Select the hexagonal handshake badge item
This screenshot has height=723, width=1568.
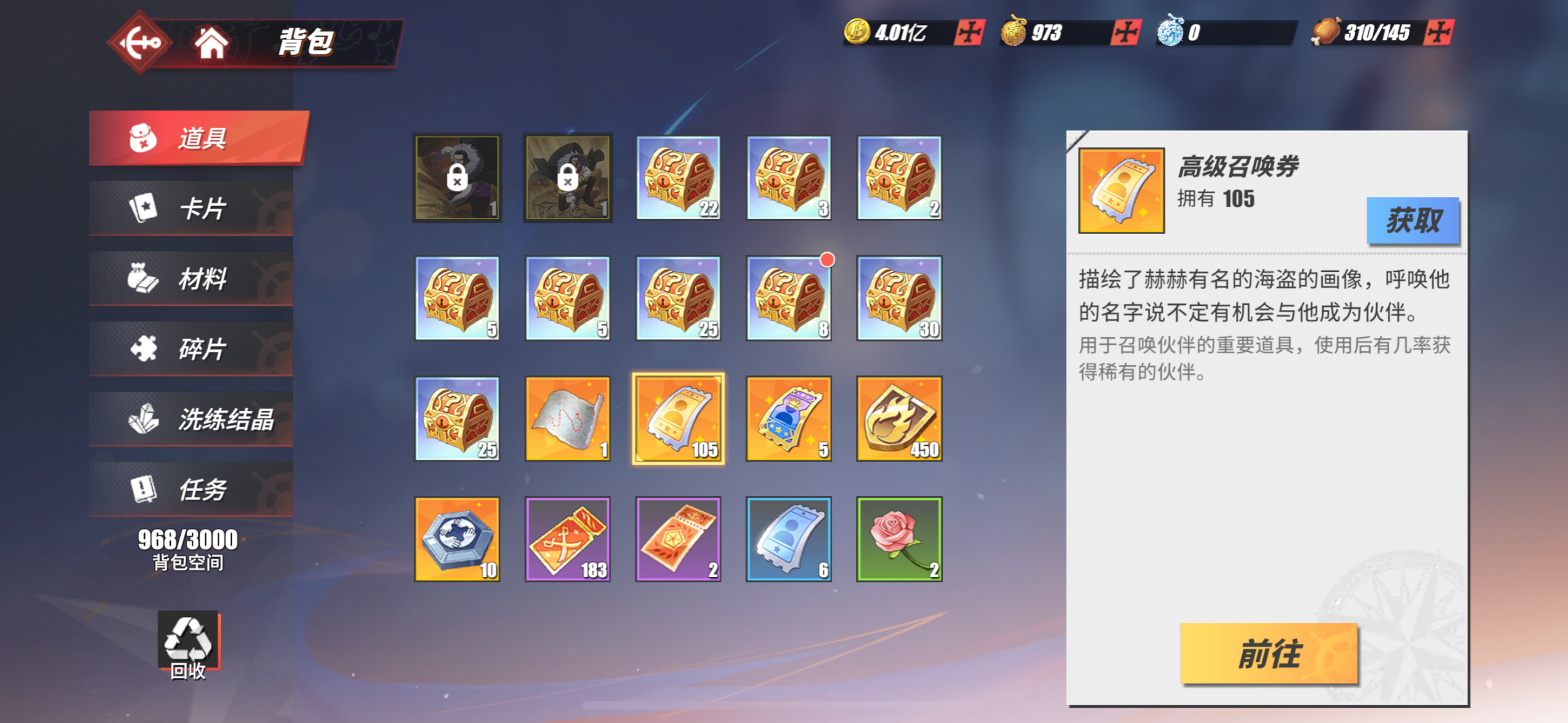[x=458, y=539]
